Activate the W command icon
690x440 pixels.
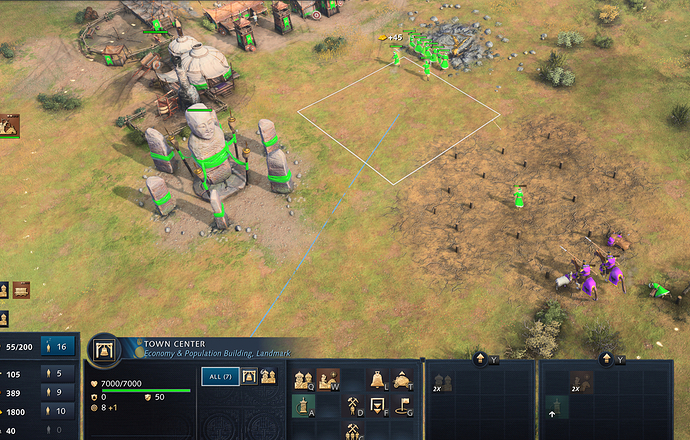pos(328,380)
